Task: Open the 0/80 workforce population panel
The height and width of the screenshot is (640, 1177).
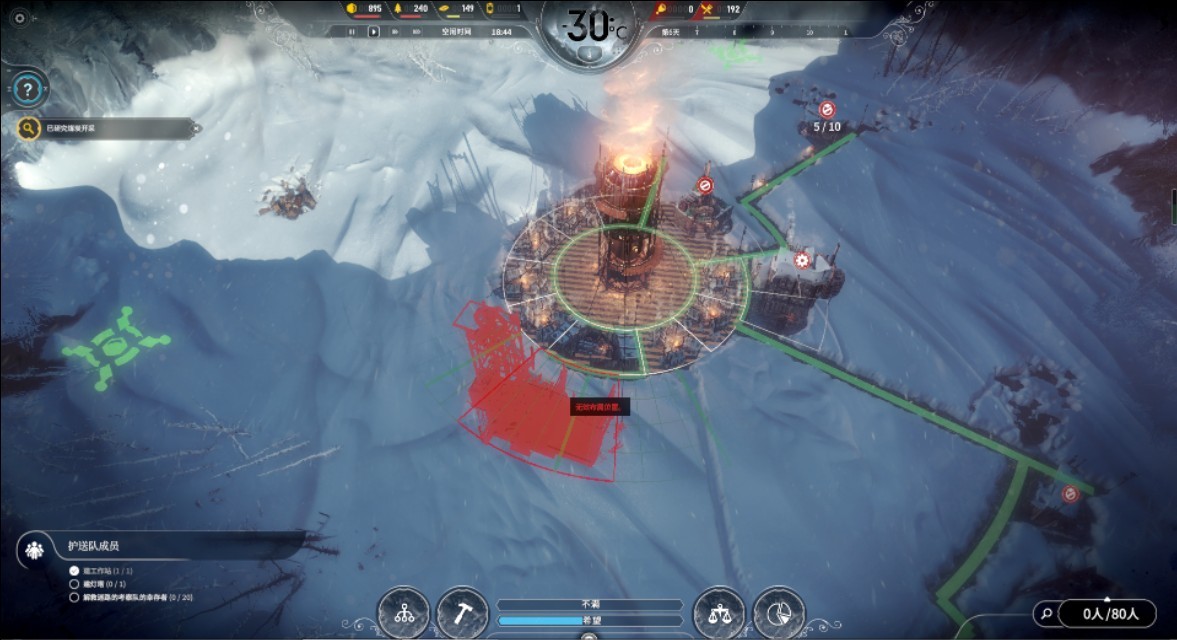Action: [x=1105, y=613]
